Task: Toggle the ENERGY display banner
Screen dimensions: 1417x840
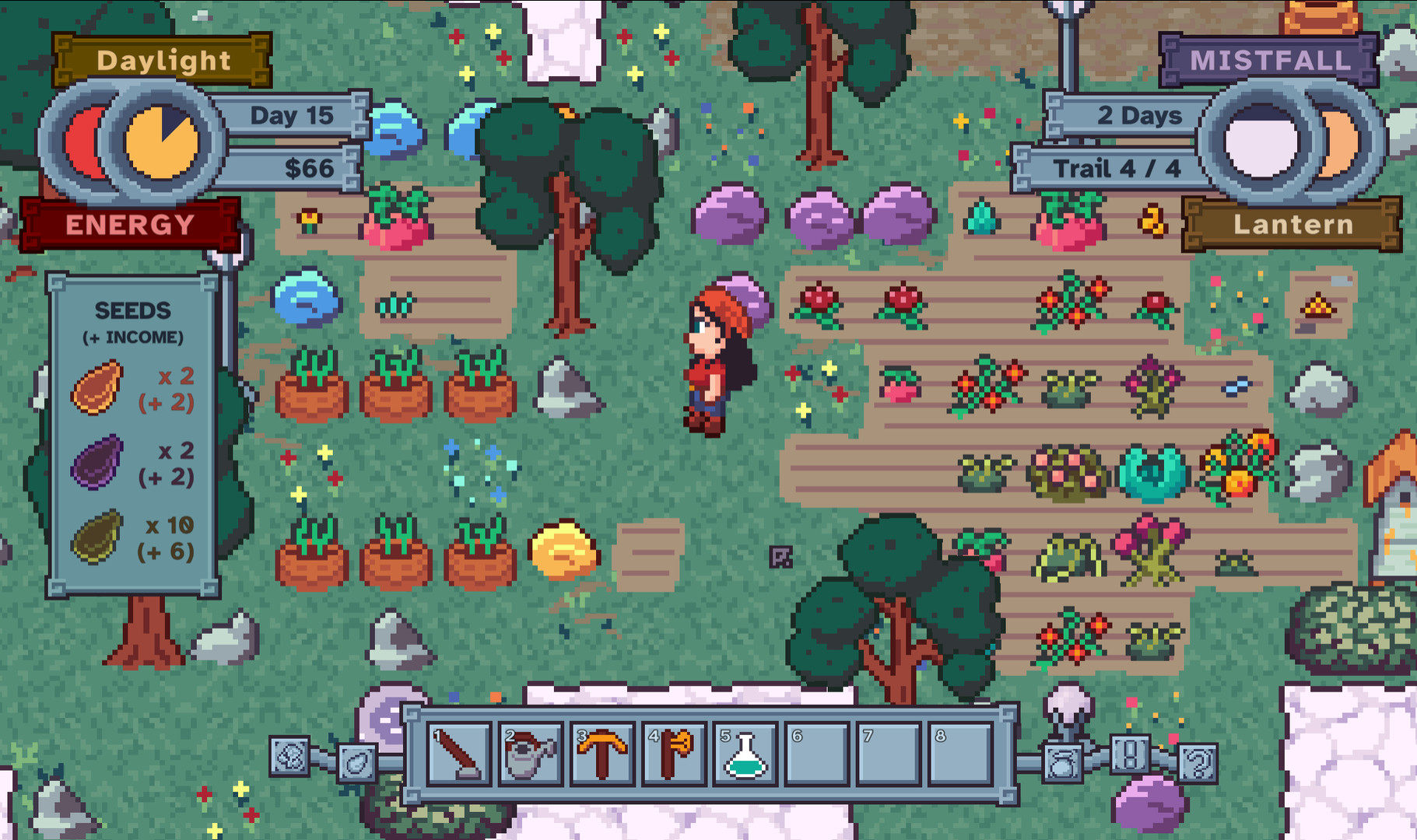Action: tap(128, 225)
